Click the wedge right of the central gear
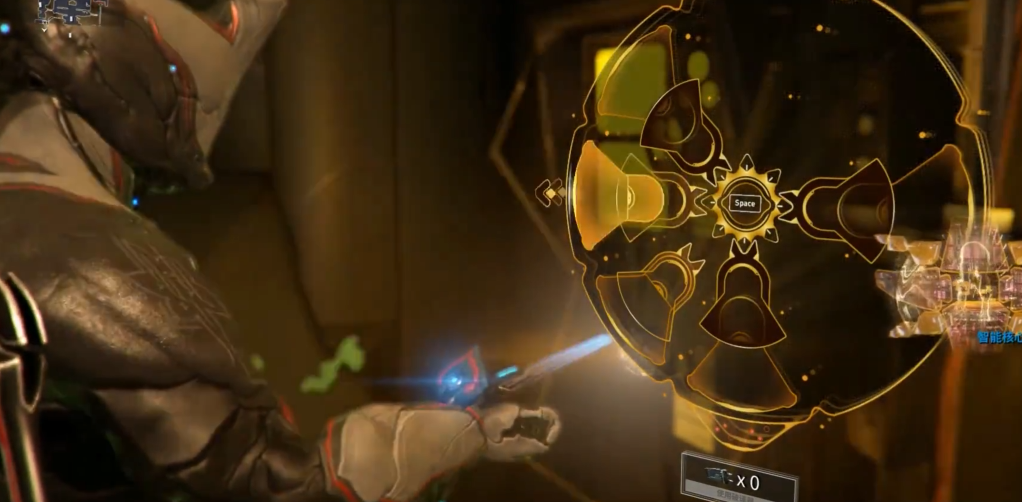The width and height of the screenshot is (1022, 502). (x=852, y=203)
